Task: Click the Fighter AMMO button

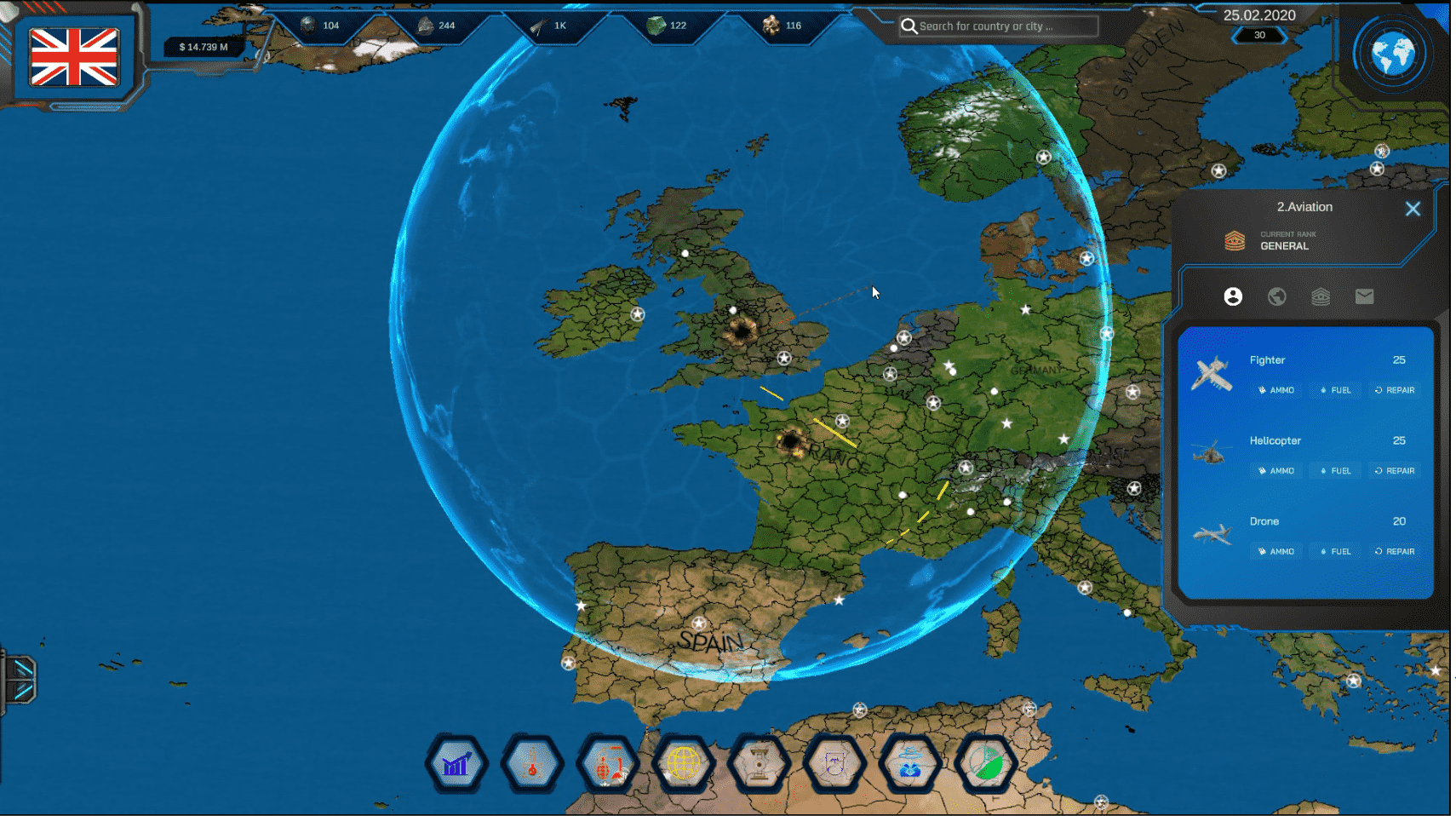Action: coord(1275,390)
